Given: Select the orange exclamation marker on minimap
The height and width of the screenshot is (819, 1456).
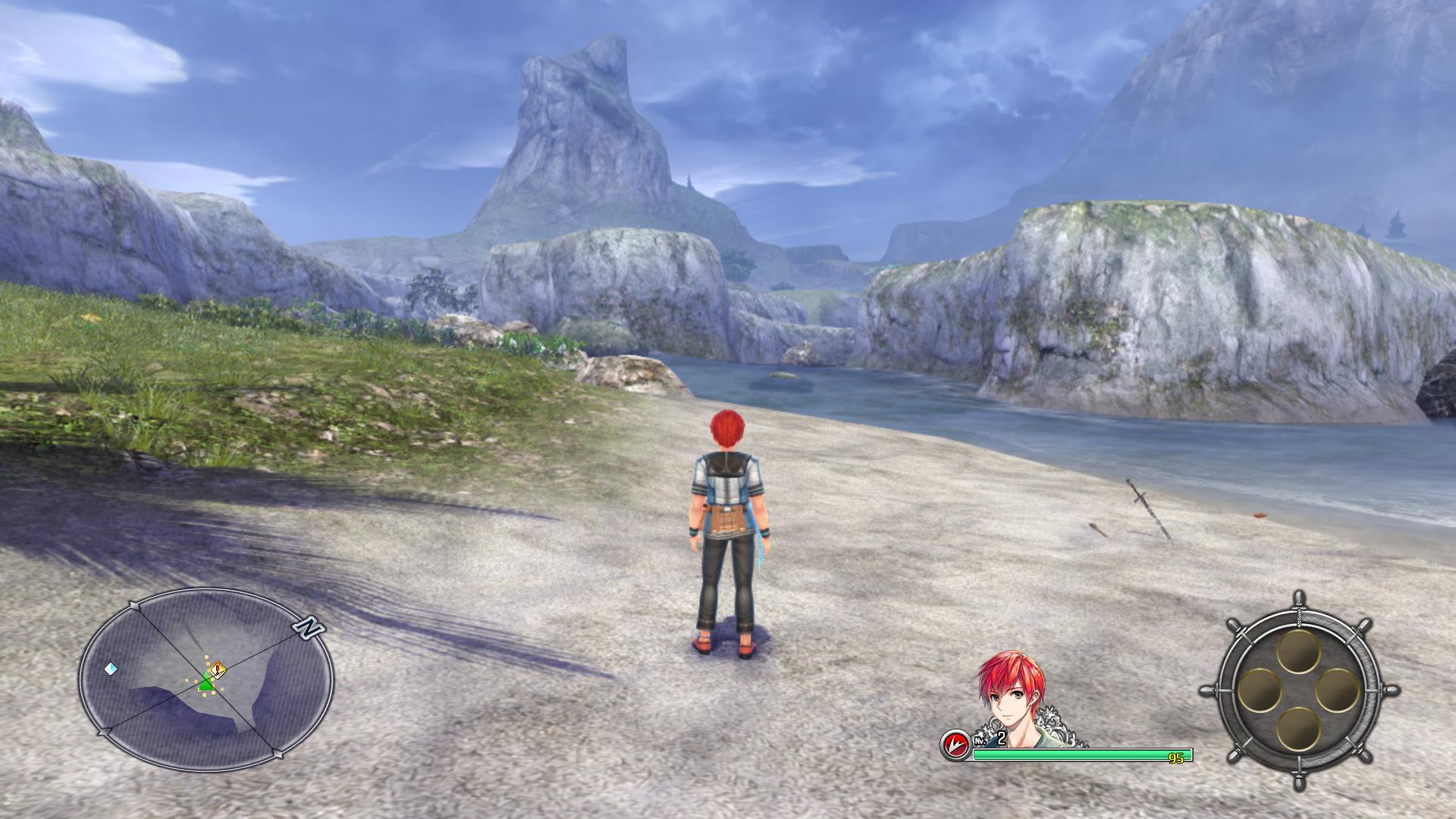Looking at the screenshot, I should [218, 669].
